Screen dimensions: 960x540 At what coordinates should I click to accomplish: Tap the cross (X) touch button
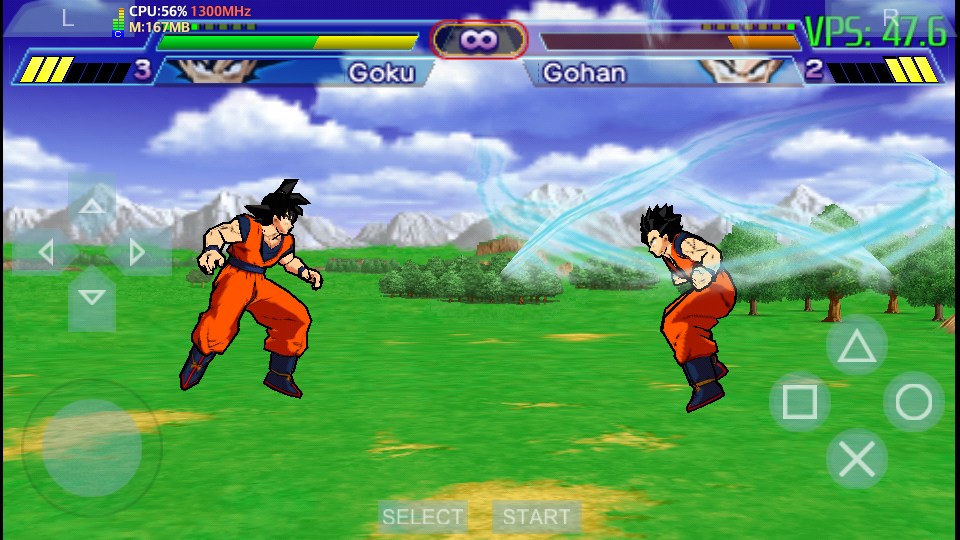point(856,459)
